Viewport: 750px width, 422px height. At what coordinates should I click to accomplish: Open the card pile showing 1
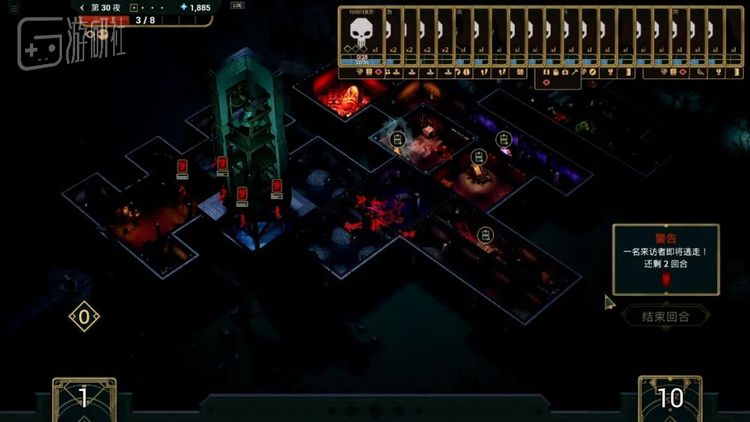(84, 398)
